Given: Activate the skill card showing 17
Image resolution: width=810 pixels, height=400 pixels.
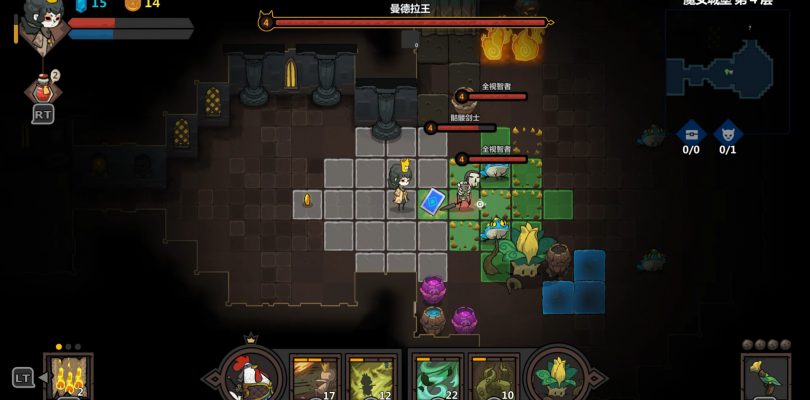Looking at the screenshot, I should [313, 380].
